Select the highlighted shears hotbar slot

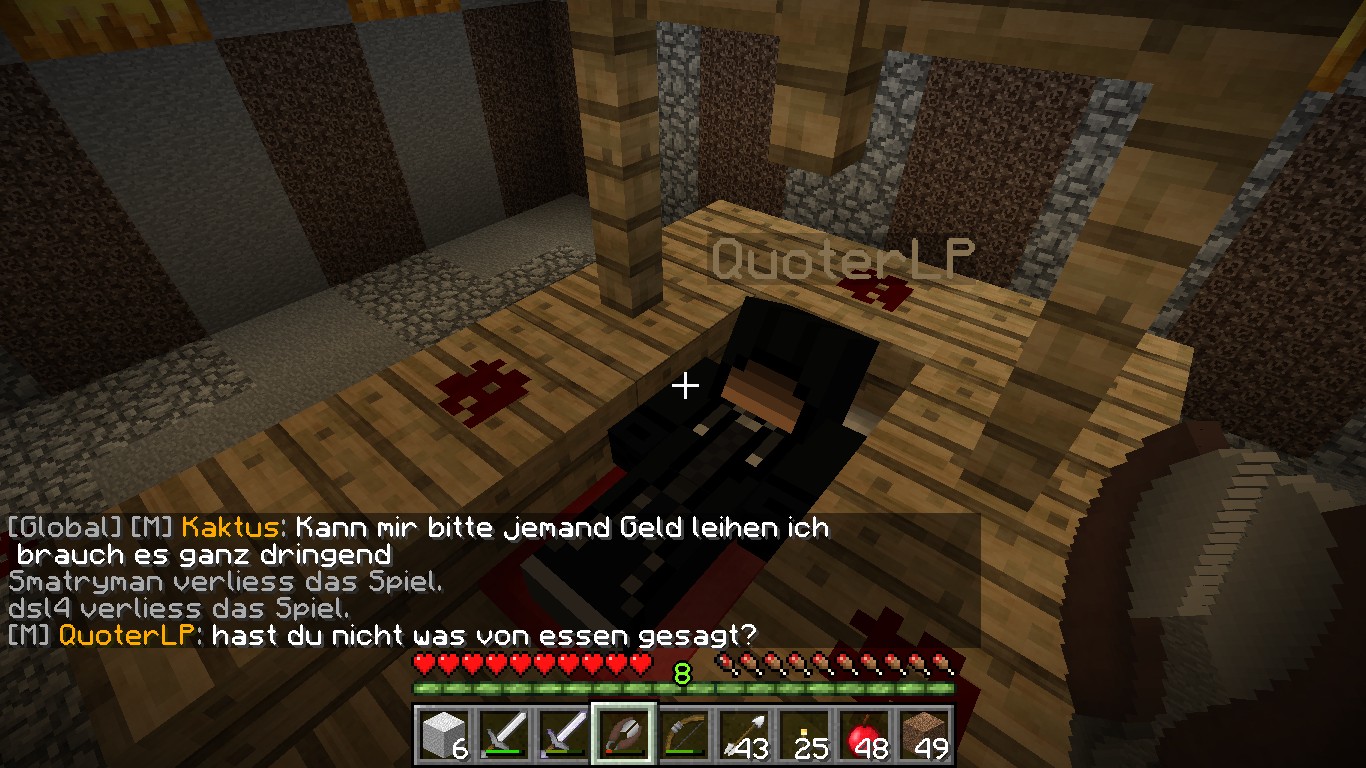[x=624, y=736]
